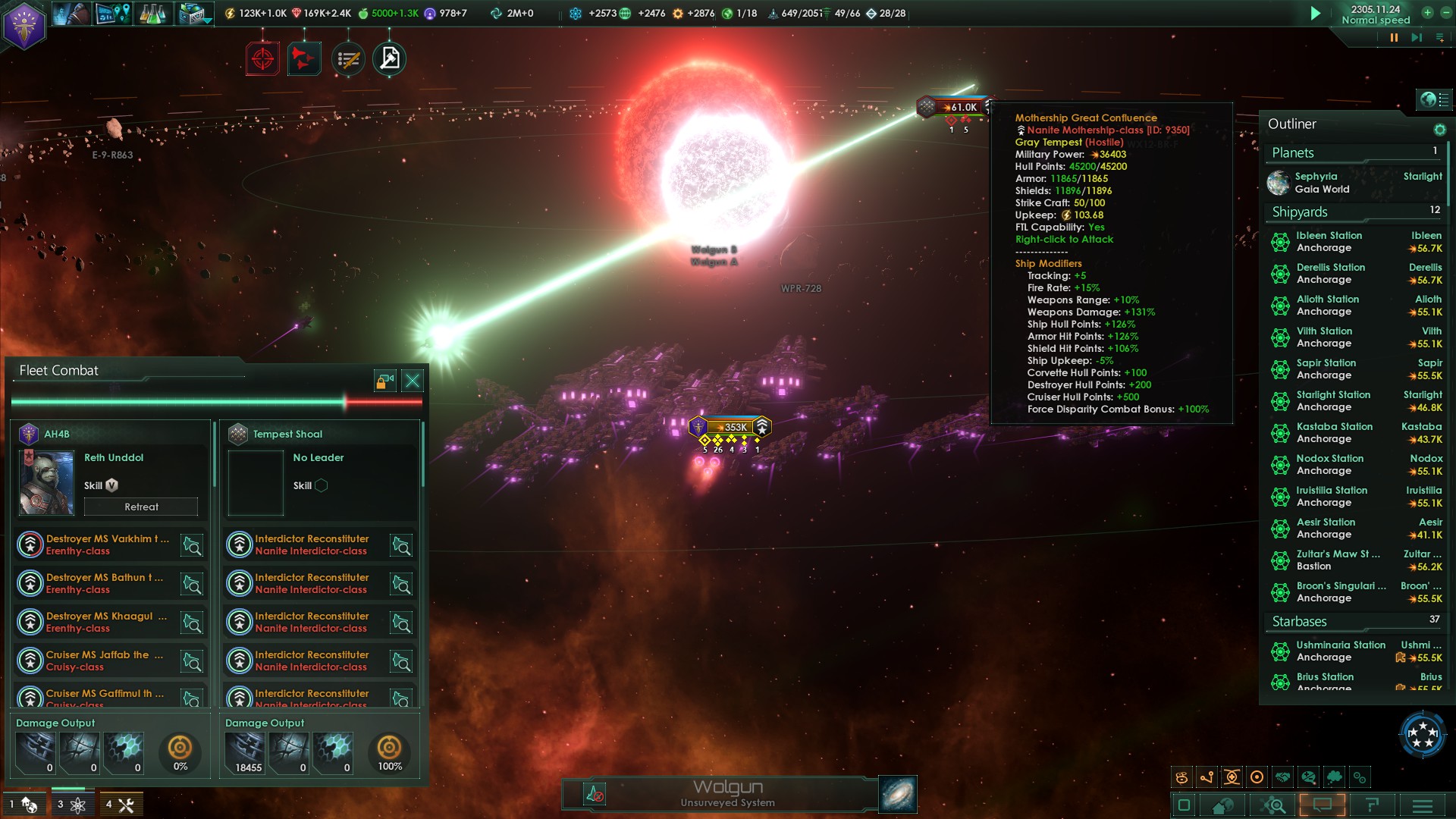Select control group 4 construction tab
The width and height of the screenshot is (1456, 819).
(120, 805)
